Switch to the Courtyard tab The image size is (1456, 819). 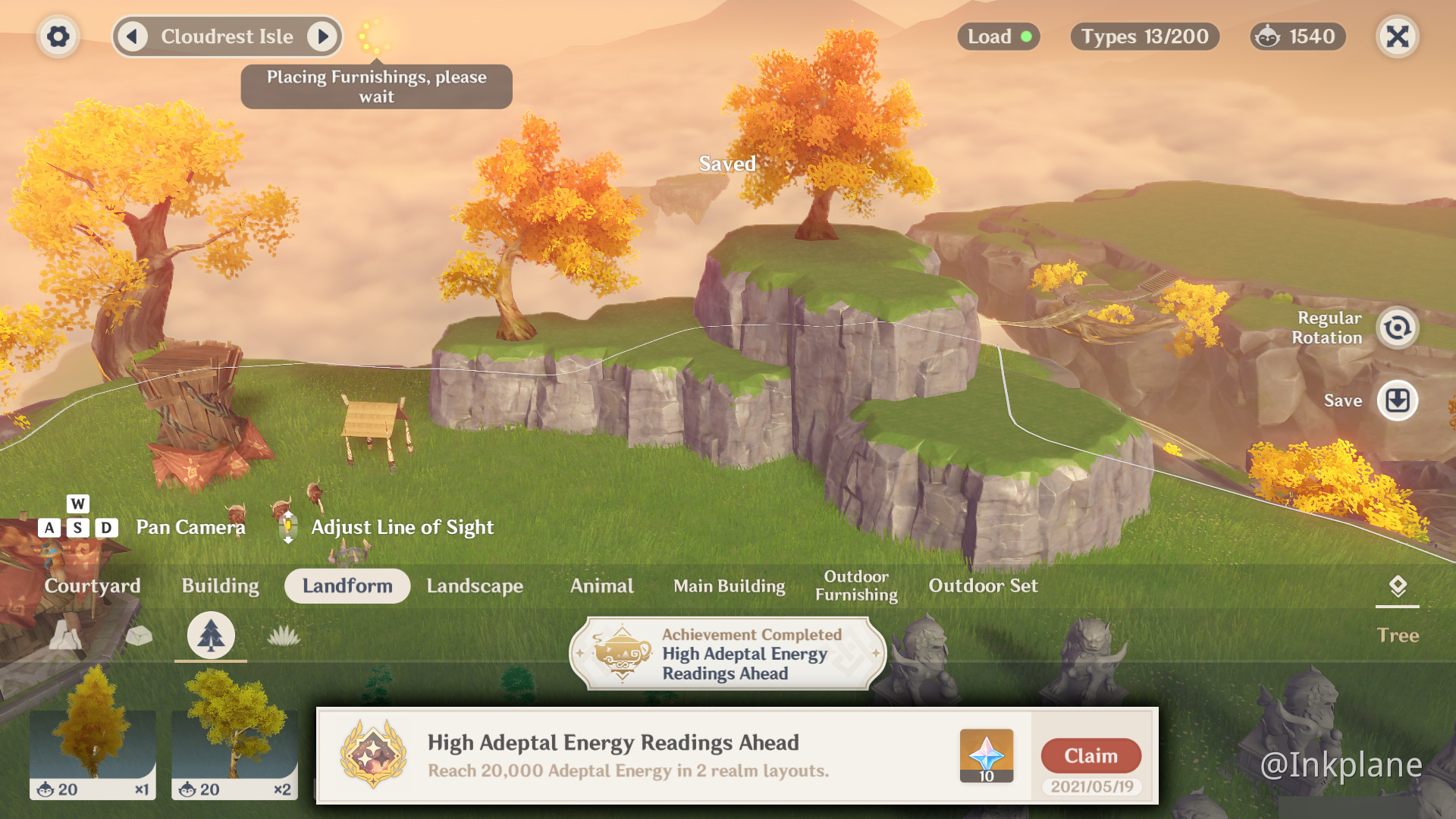pyautogui.click(x=93, y=586)
